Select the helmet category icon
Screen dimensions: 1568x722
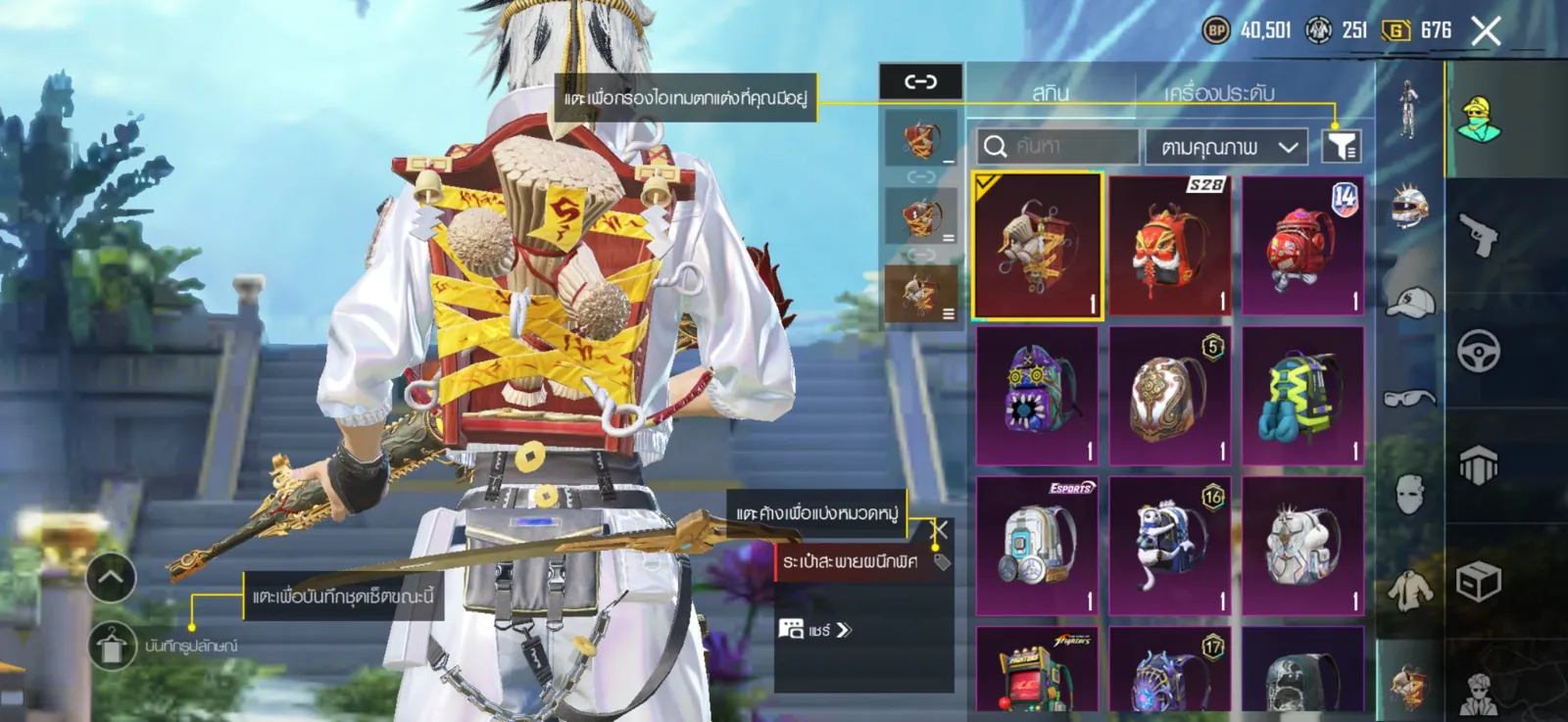click(1410, 205)
